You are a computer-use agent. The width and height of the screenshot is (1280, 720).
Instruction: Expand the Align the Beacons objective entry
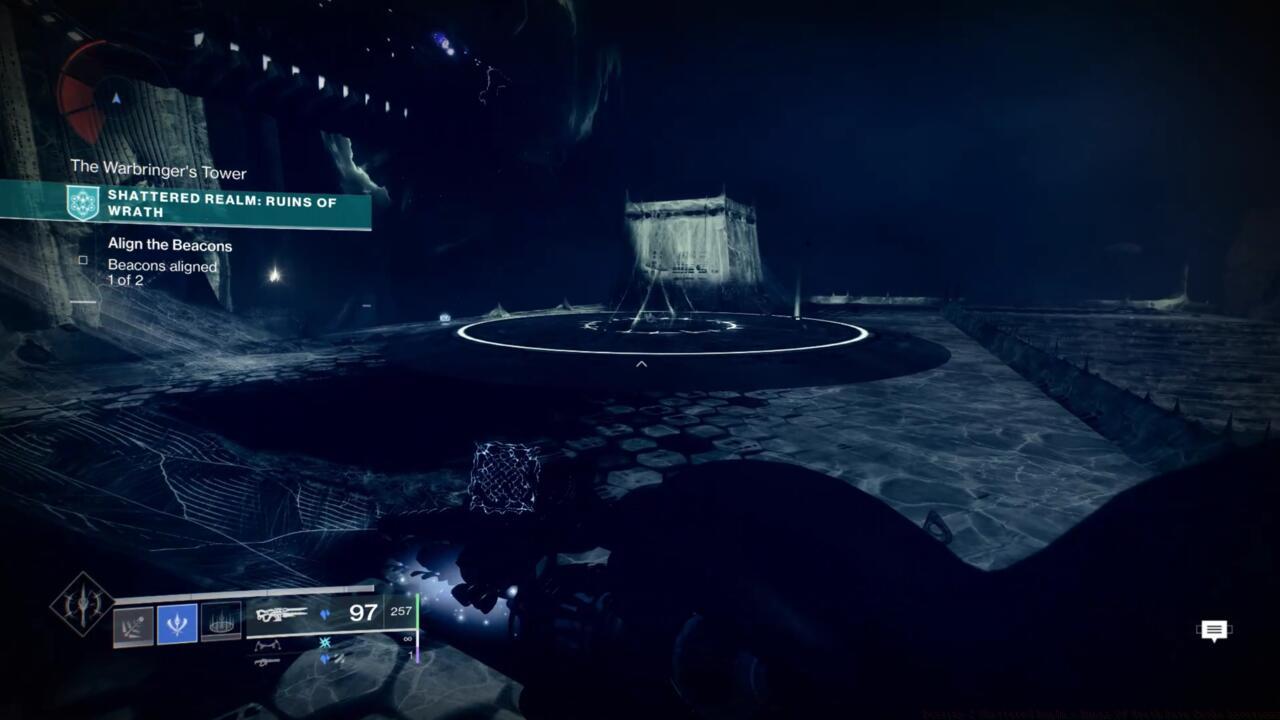[x=168, y=244]
